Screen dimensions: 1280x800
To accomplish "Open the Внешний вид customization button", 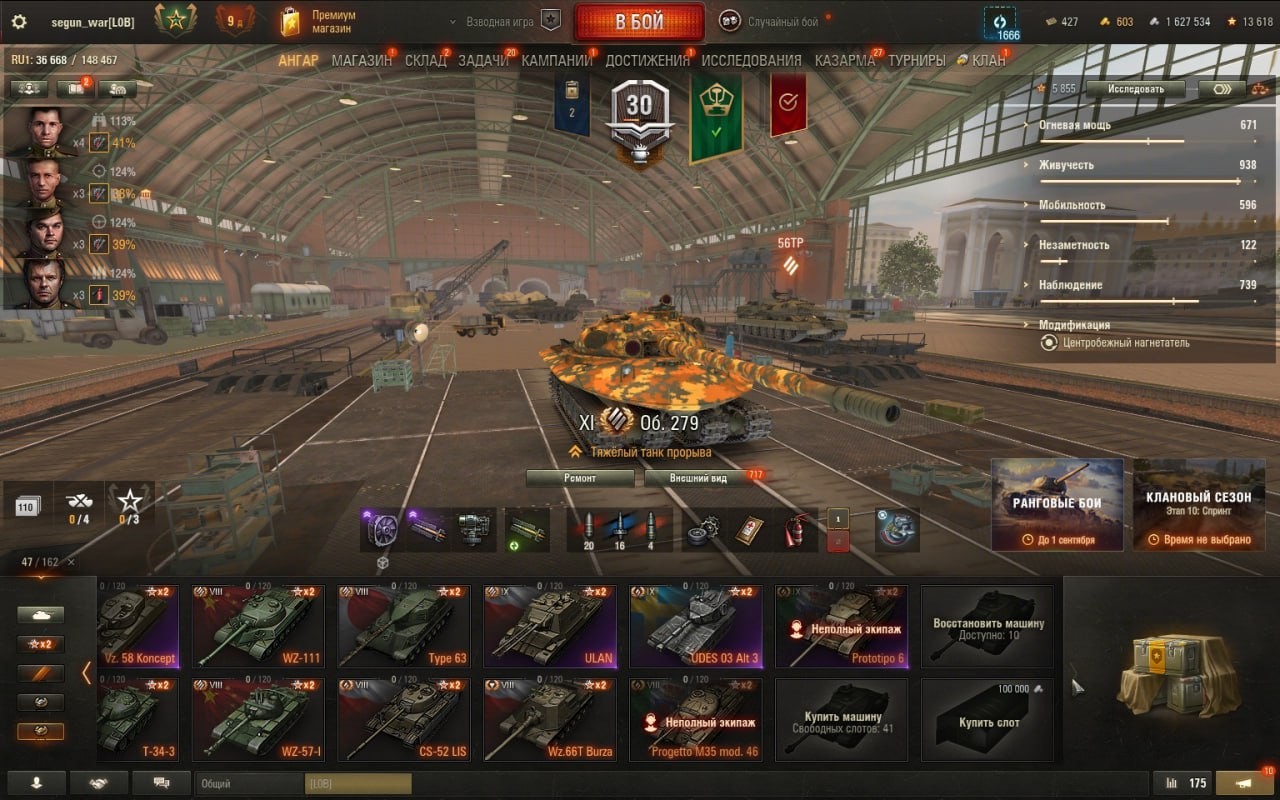I will [699, 478].
